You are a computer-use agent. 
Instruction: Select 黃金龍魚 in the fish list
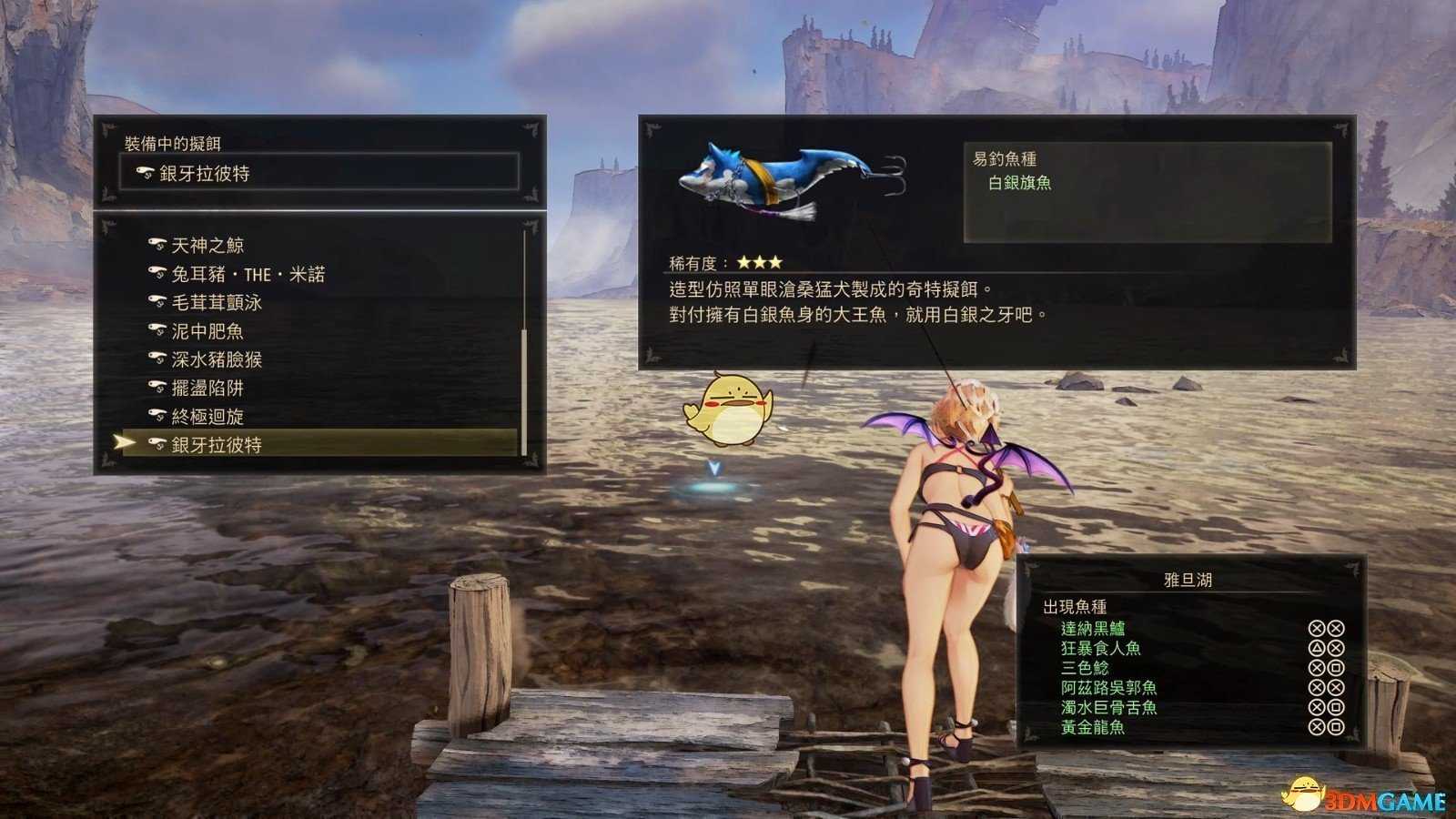pos(1093,728)
